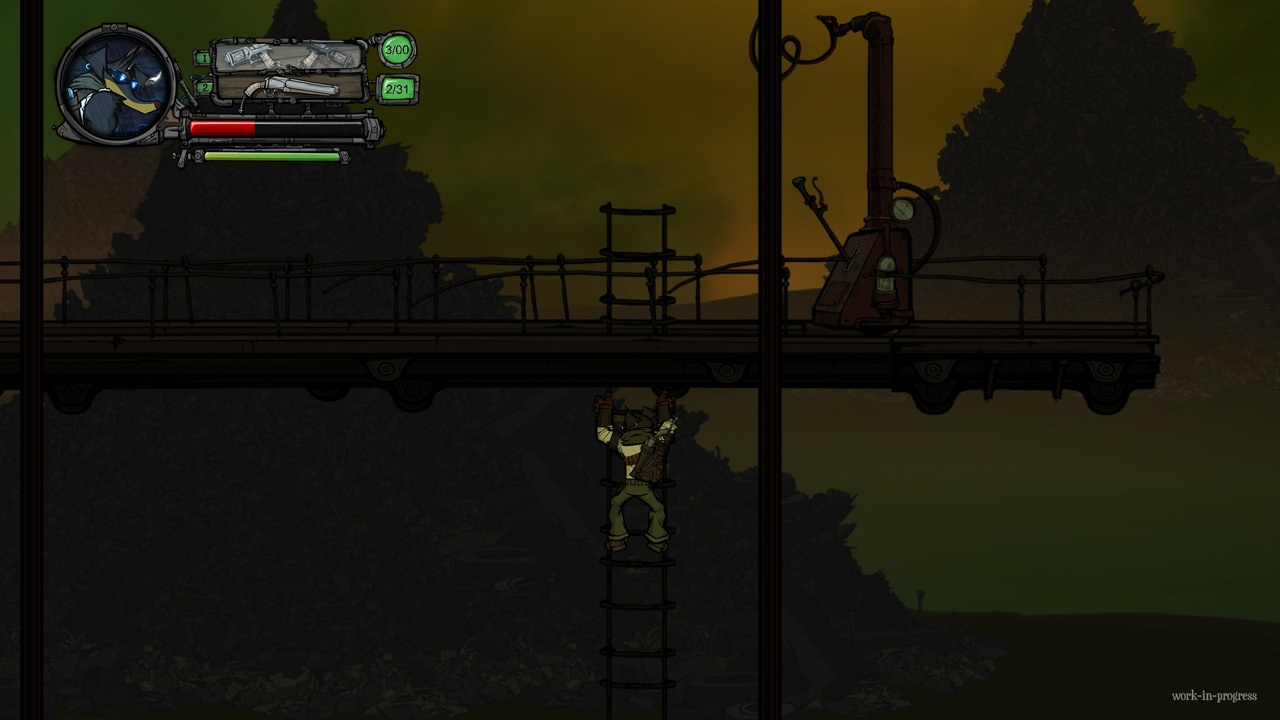The width and height of the screenshot is (1280, 720).
Task: Click the goggled character portrait
Action: (x=115, y=85)
